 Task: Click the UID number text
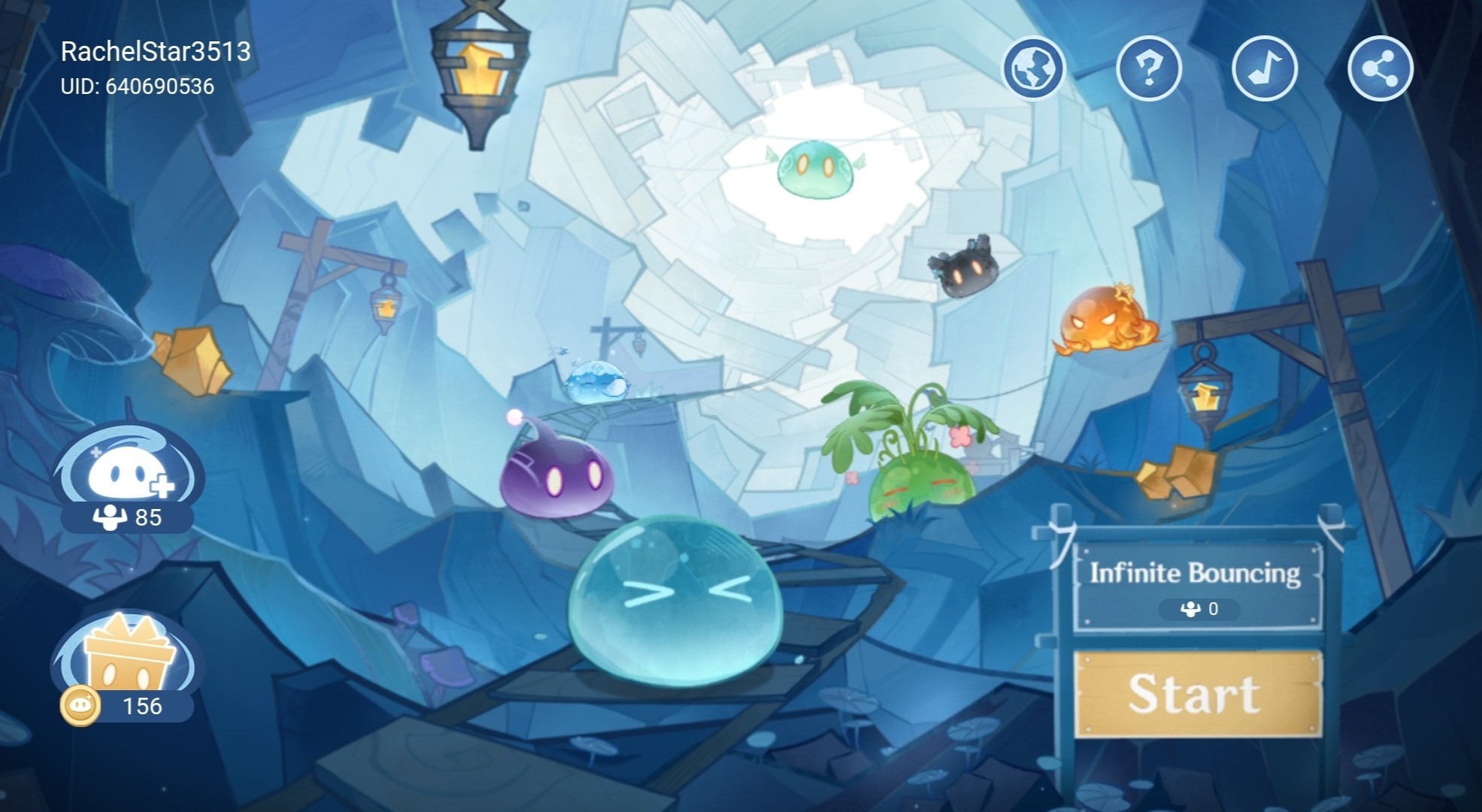[x=138, y=86]
